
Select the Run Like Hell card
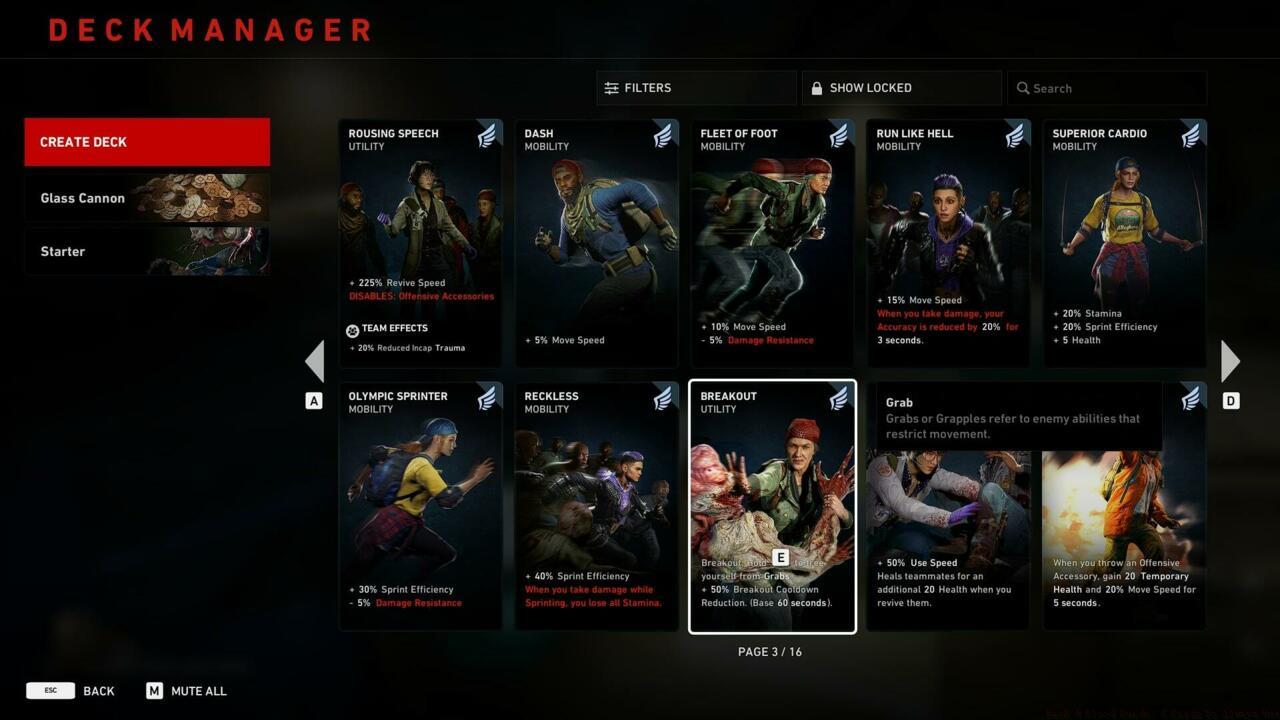coord(948,243)
